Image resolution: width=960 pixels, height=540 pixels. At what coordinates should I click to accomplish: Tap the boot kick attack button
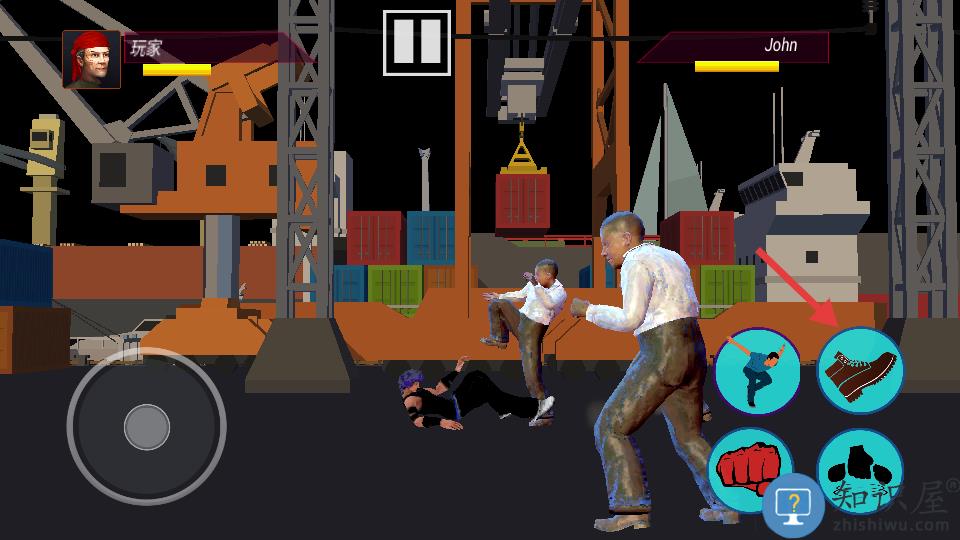[x=860, y=371]
